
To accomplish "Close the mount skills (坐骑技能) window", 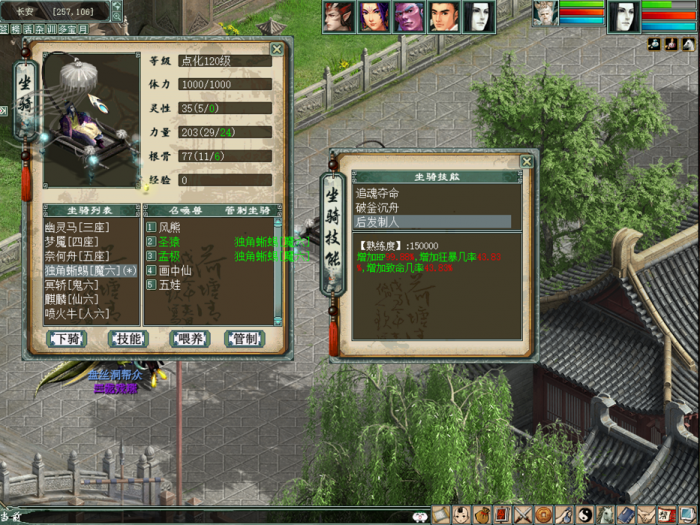I will 526,162.
